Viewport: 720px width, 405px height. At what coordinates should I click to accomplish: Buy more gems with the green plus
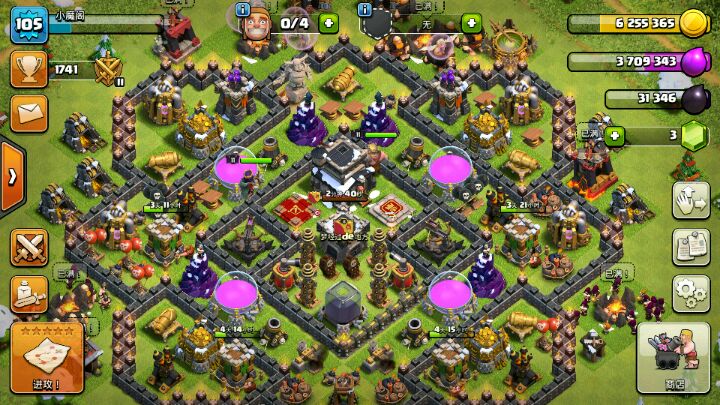click(x=613, y=136)
